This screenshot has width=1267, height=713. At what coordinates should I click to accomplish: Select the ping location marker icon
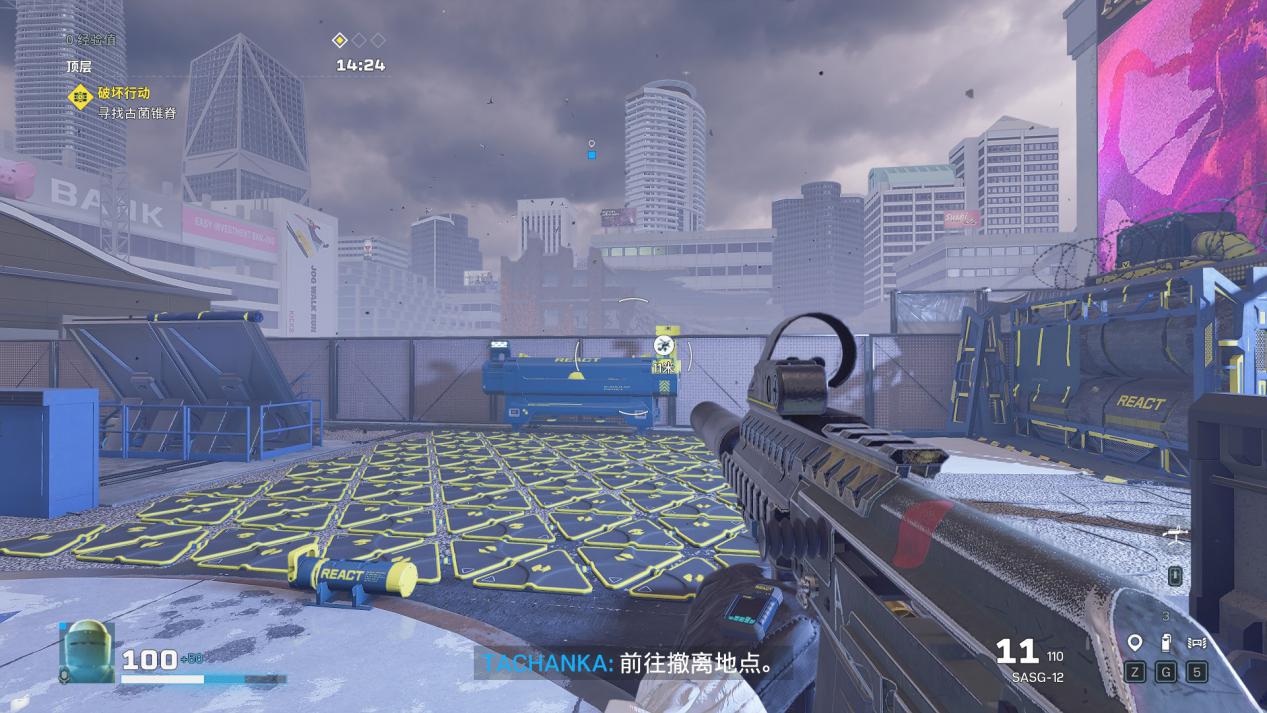point(1135,643)
